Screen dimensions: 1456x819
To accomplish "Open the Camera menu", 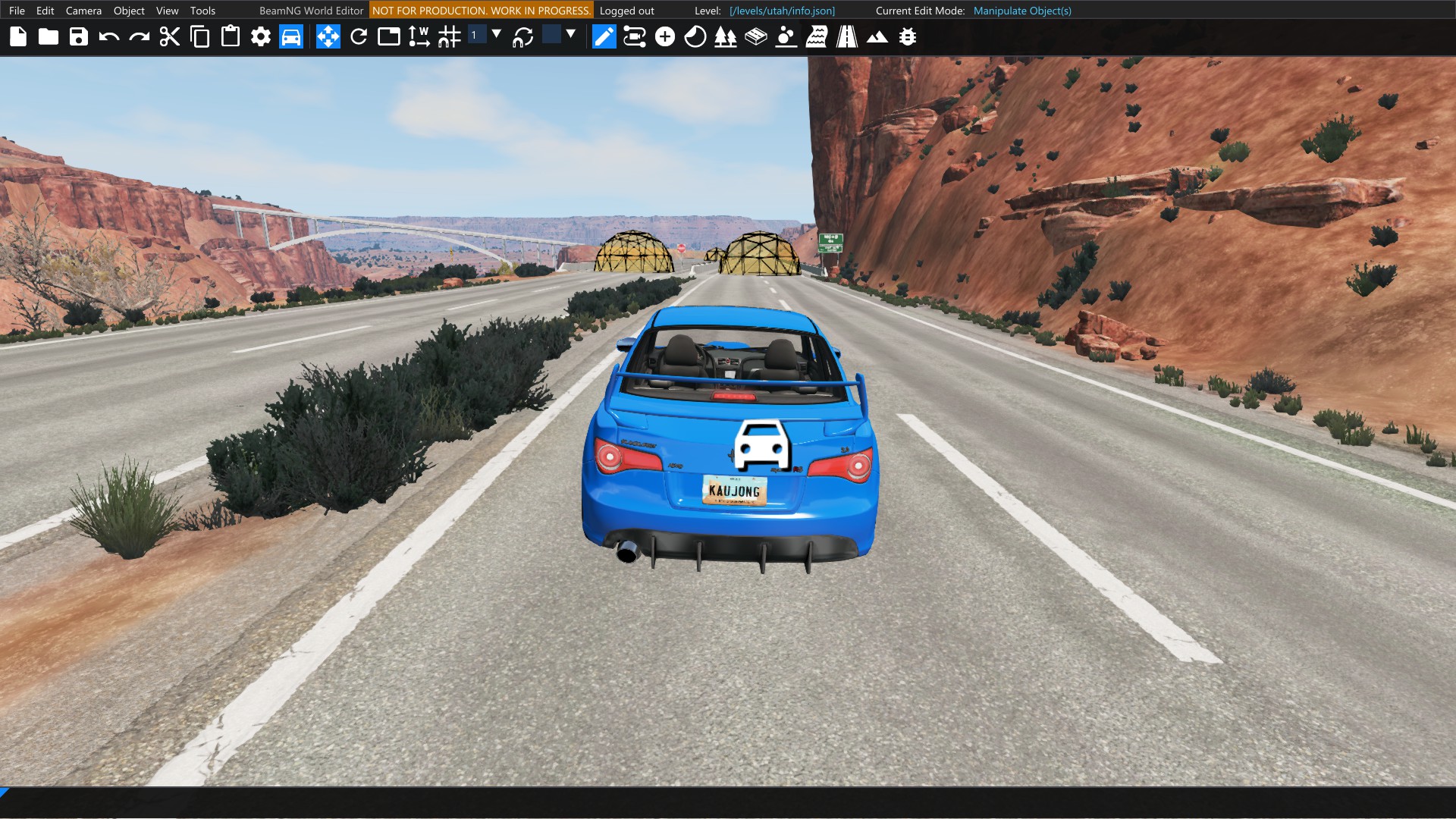I will [x=83, y=11].
